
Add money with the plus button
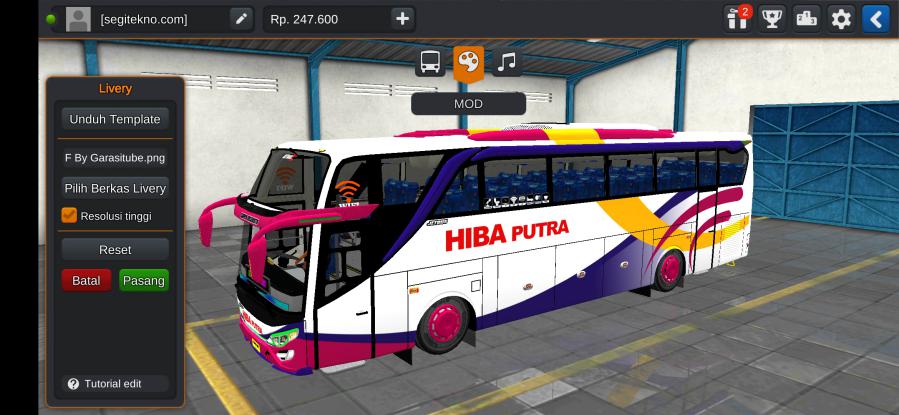click(402, 18)
